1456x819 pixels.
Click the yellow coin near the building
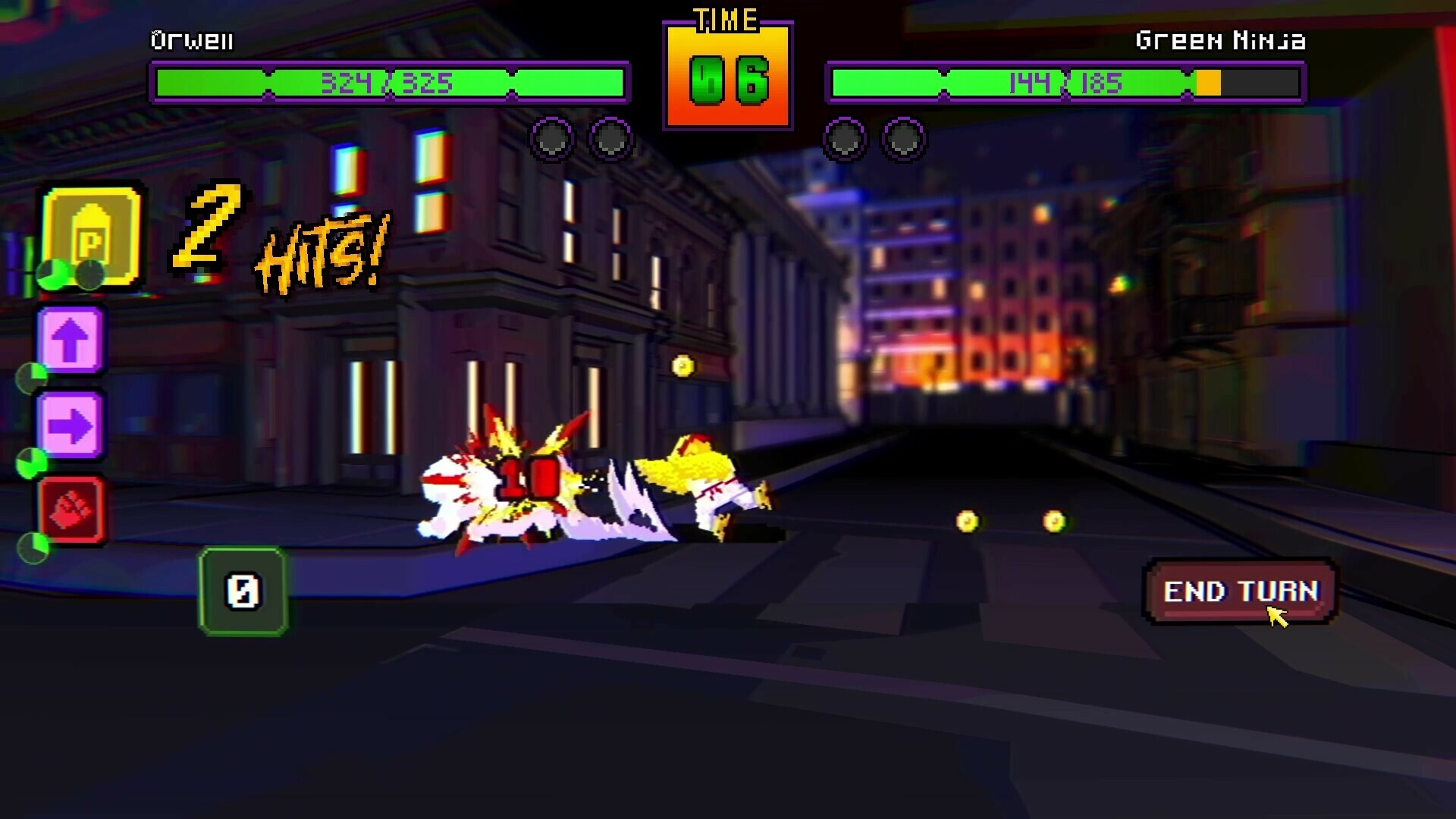(682, 366)
